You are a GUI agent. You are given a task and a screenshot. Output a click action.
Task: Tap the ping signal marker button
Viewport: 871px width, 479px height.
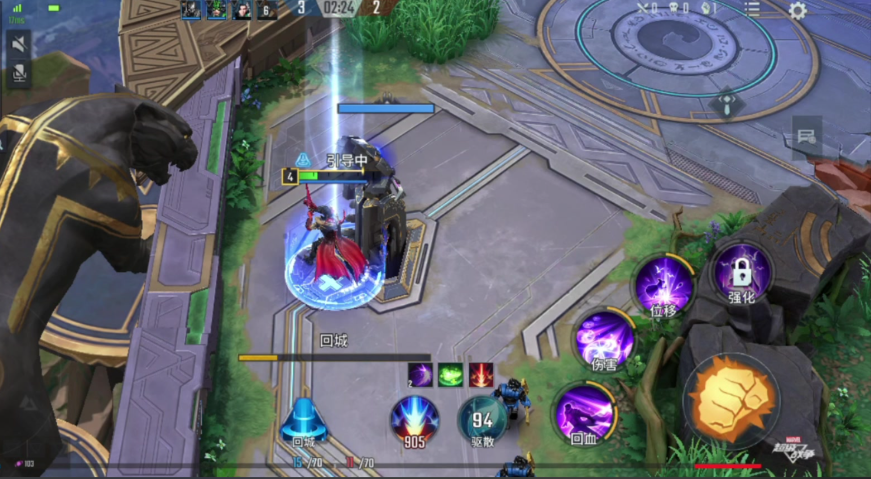coord(727,103)
